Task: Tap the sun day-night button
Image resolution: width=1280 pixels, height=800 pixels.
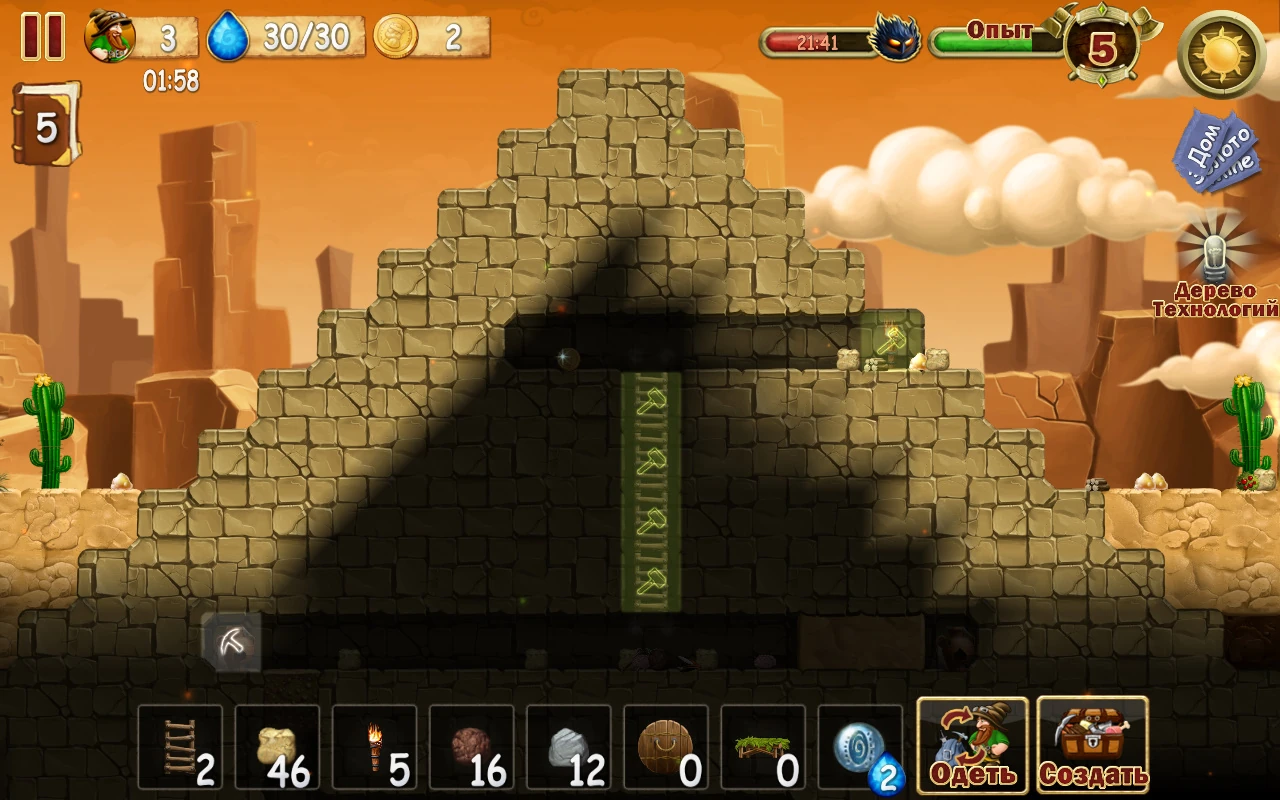Action: click(1221, 54)
